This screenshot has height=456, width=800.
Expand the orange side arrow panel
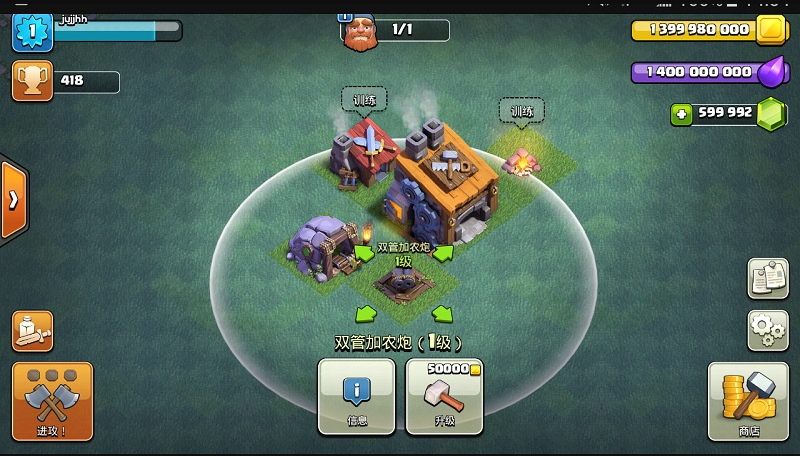pyautogui.click(x=12, y=199)
